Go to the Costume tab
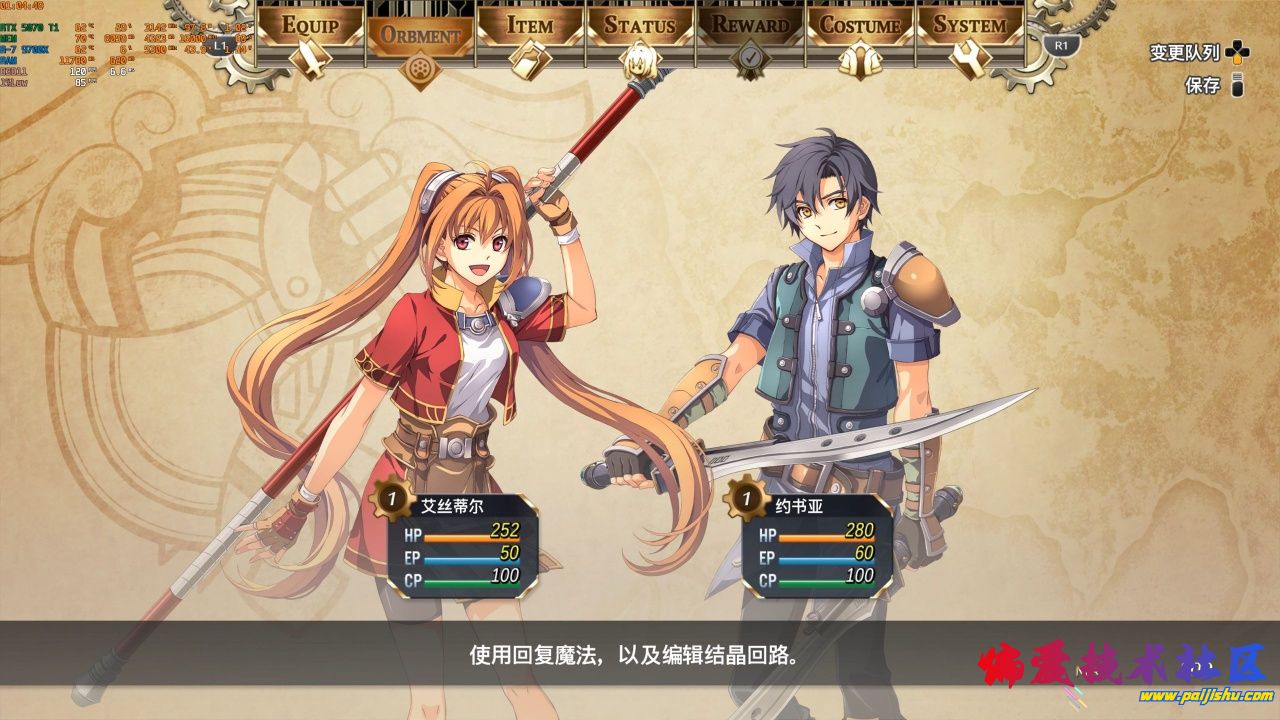 tap(861, 26)
